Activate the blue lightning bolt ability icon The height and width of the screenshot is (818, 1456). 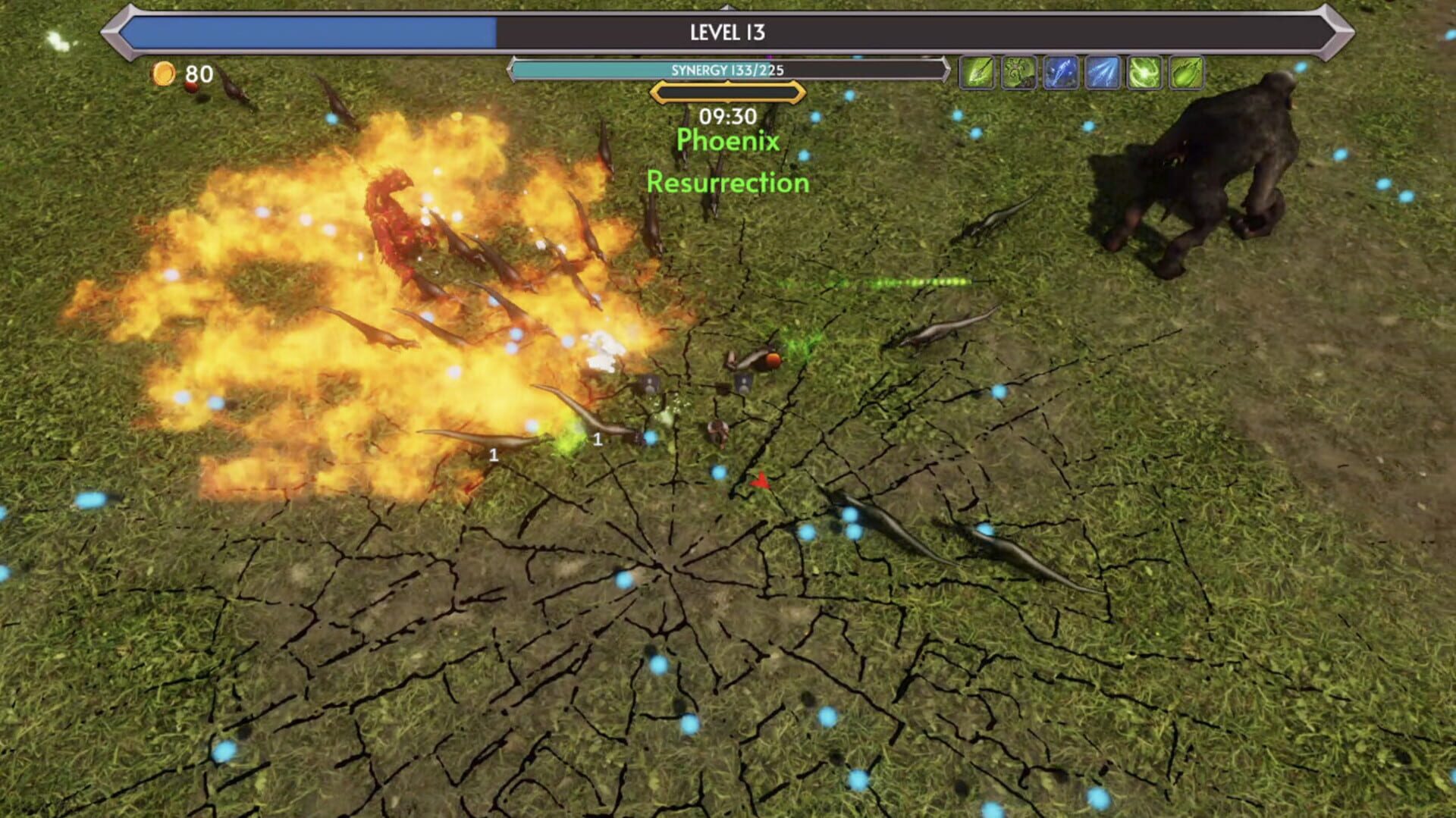click(1061, 72)
